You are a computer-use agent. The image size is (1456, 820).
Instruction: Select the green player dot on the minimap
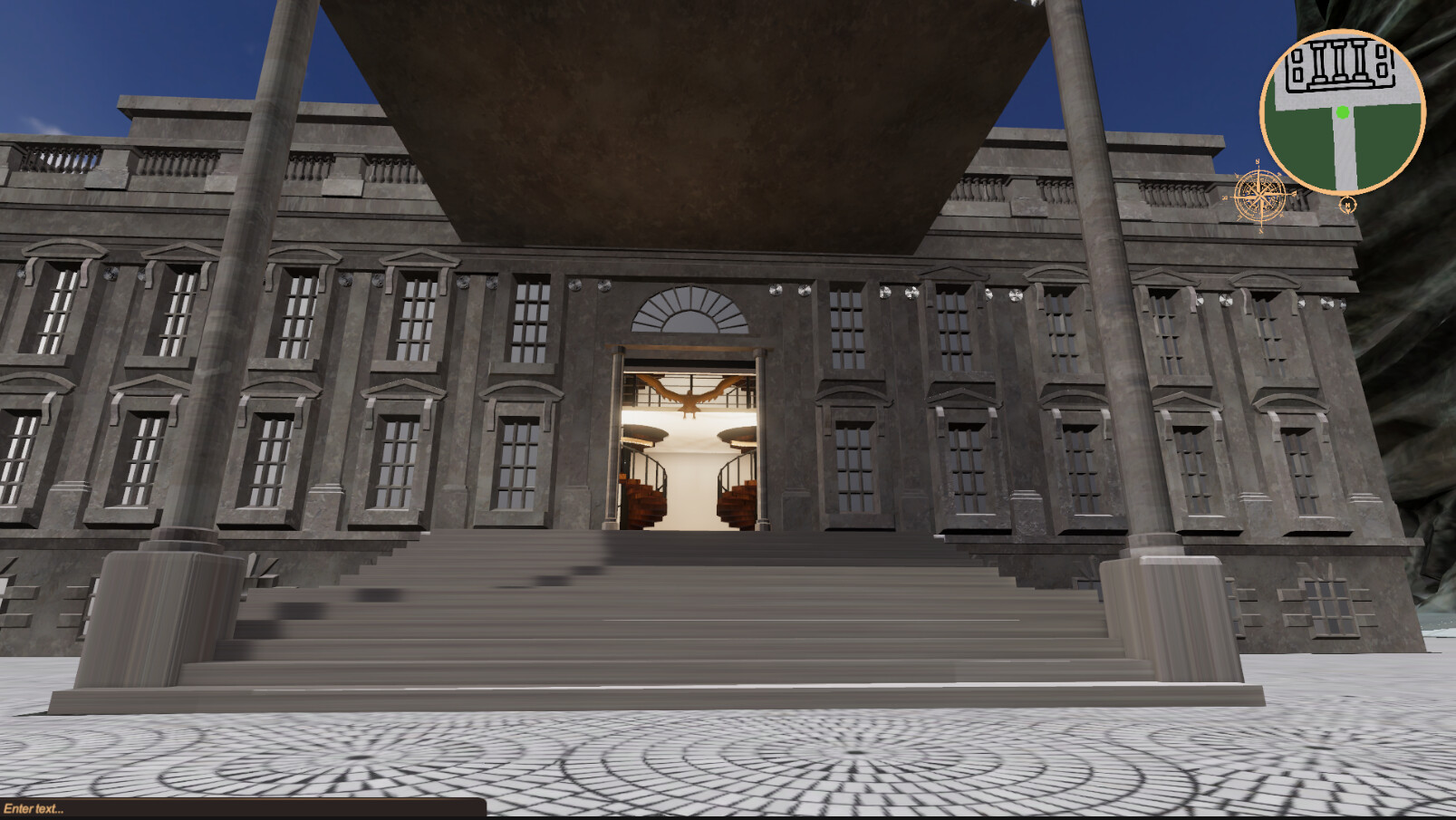1342,111
